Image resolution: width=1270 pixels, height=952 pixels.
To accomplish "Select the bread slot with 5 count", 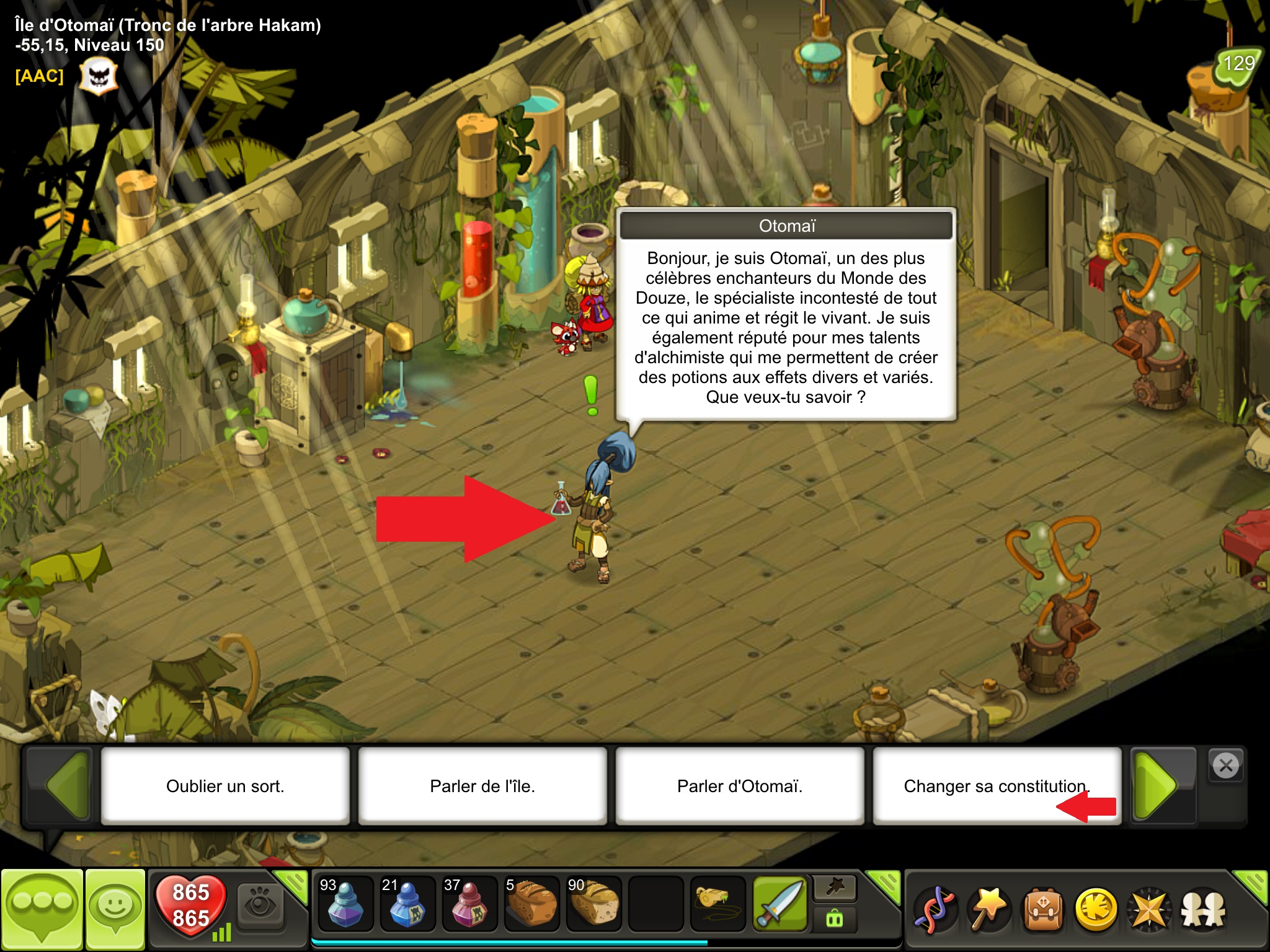I will 531,904.
